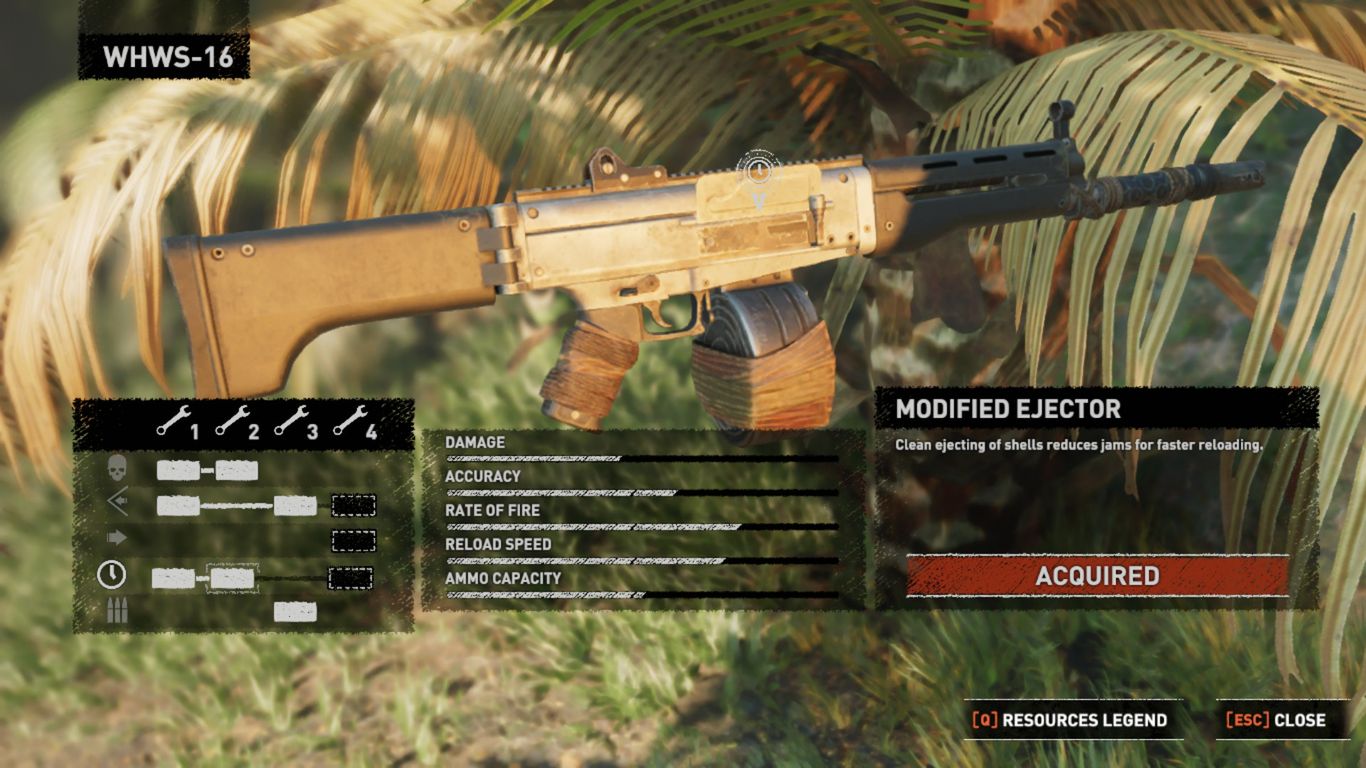Select the damage upgrade under tier 1
Image resolution: width=1366 pixels, height=768 pixels.
(x=178, y=471)
